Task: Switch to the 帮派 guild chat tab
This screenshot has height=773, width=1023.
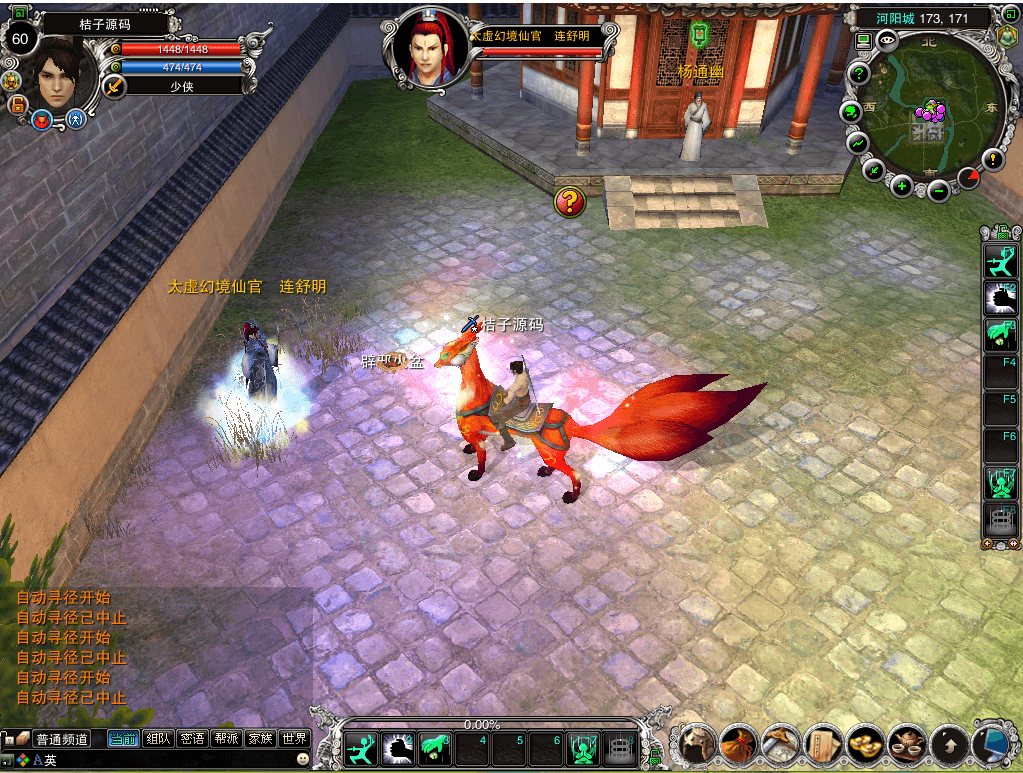Action: (226, 739)
